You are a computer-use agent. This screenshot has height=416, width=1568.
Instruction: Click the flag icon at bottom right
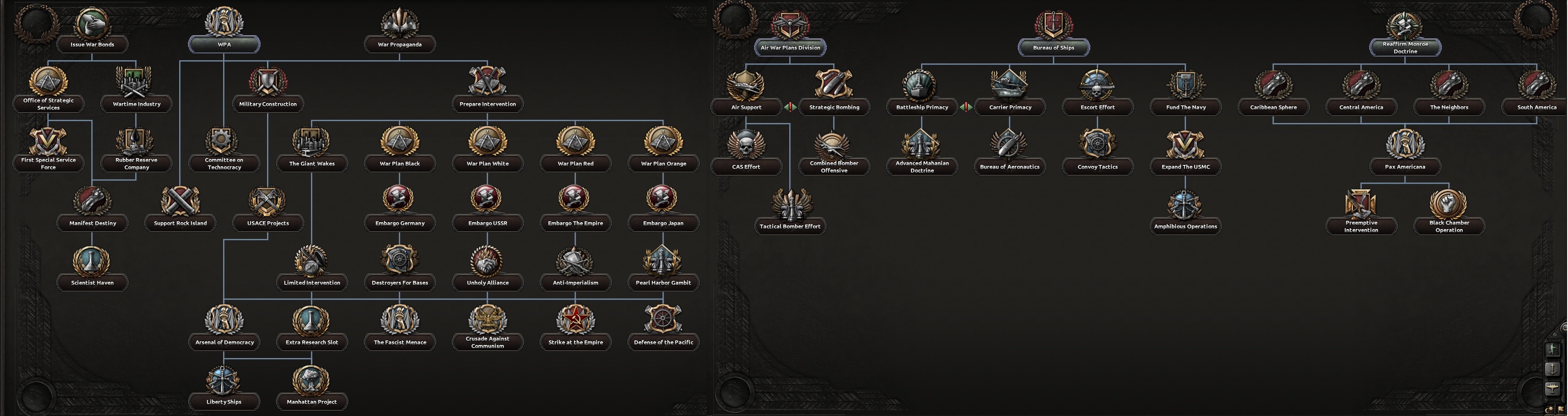[1561, 409]
